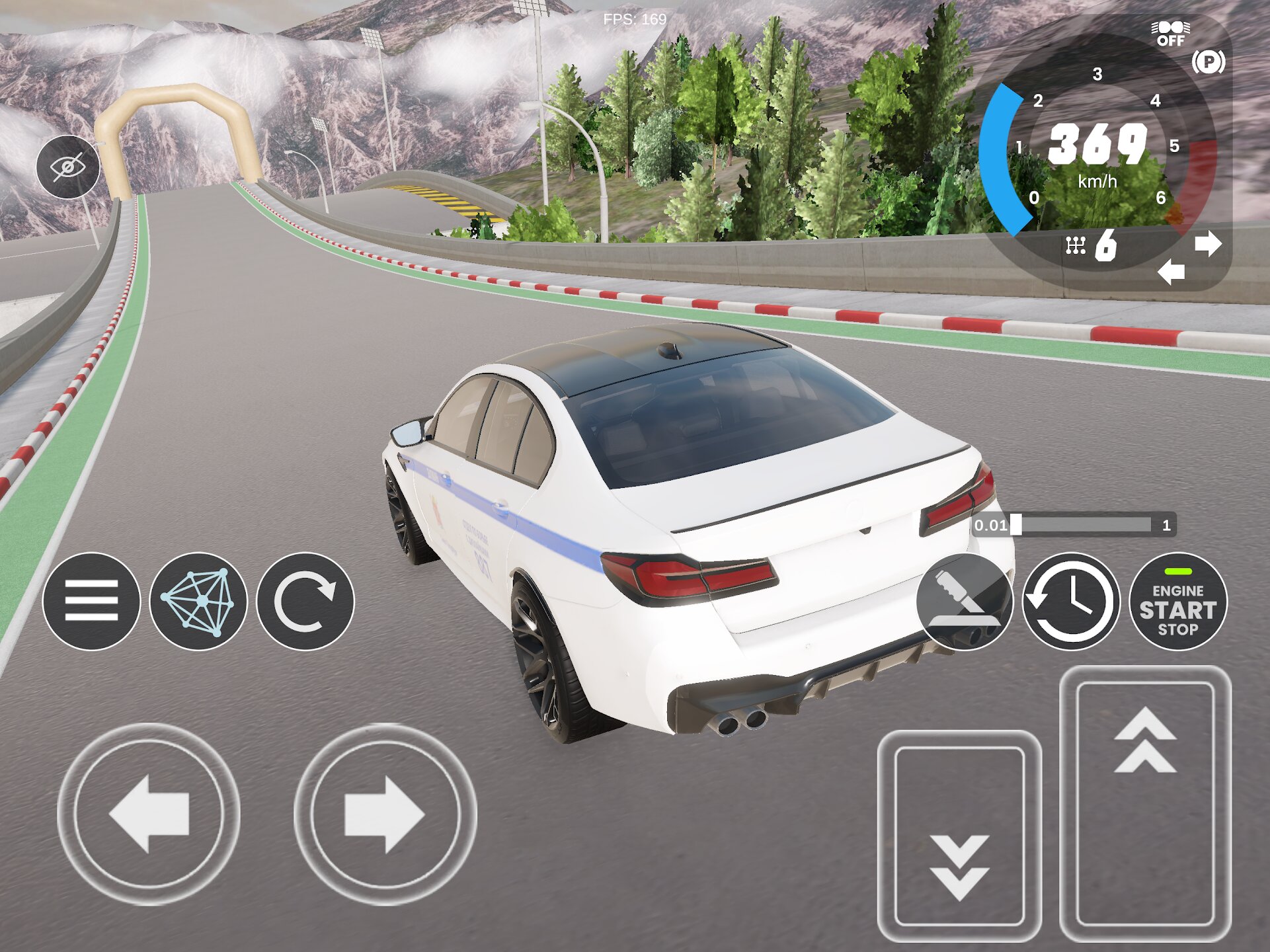Toggle the HUD visibility eye icon
The image size is (1270, 952).
click(68, 167)
